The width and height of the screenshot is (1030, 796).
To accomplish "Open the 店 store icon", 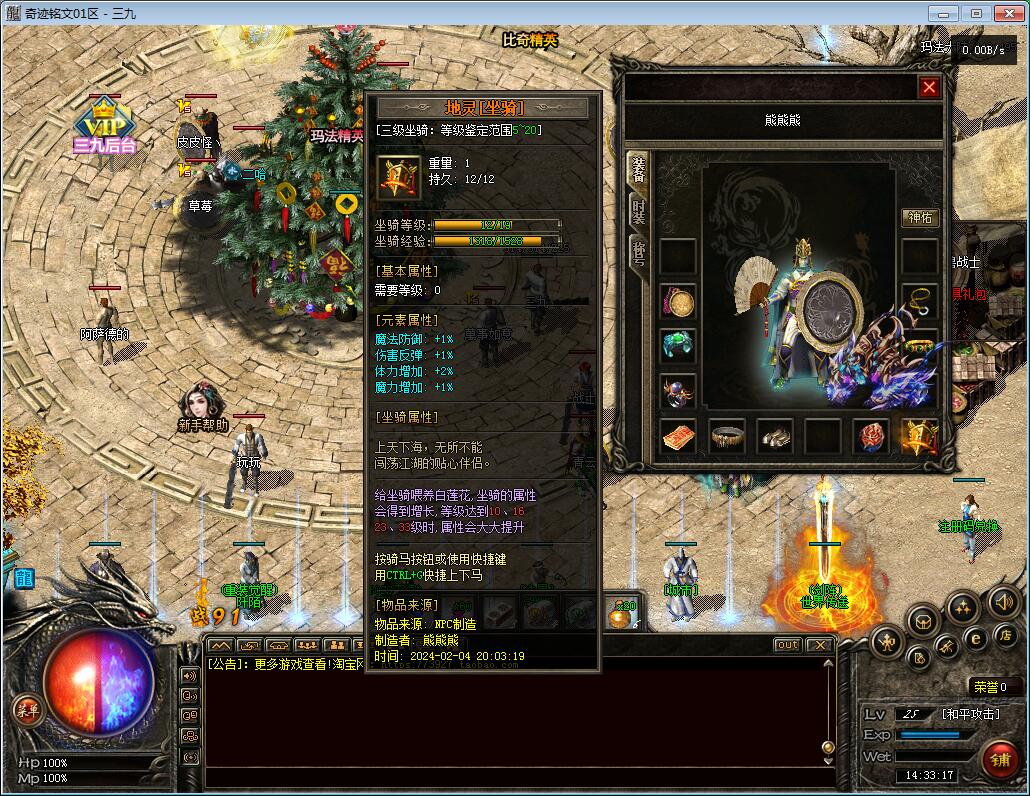I will pyautogui.click(x=1005, y=636).
